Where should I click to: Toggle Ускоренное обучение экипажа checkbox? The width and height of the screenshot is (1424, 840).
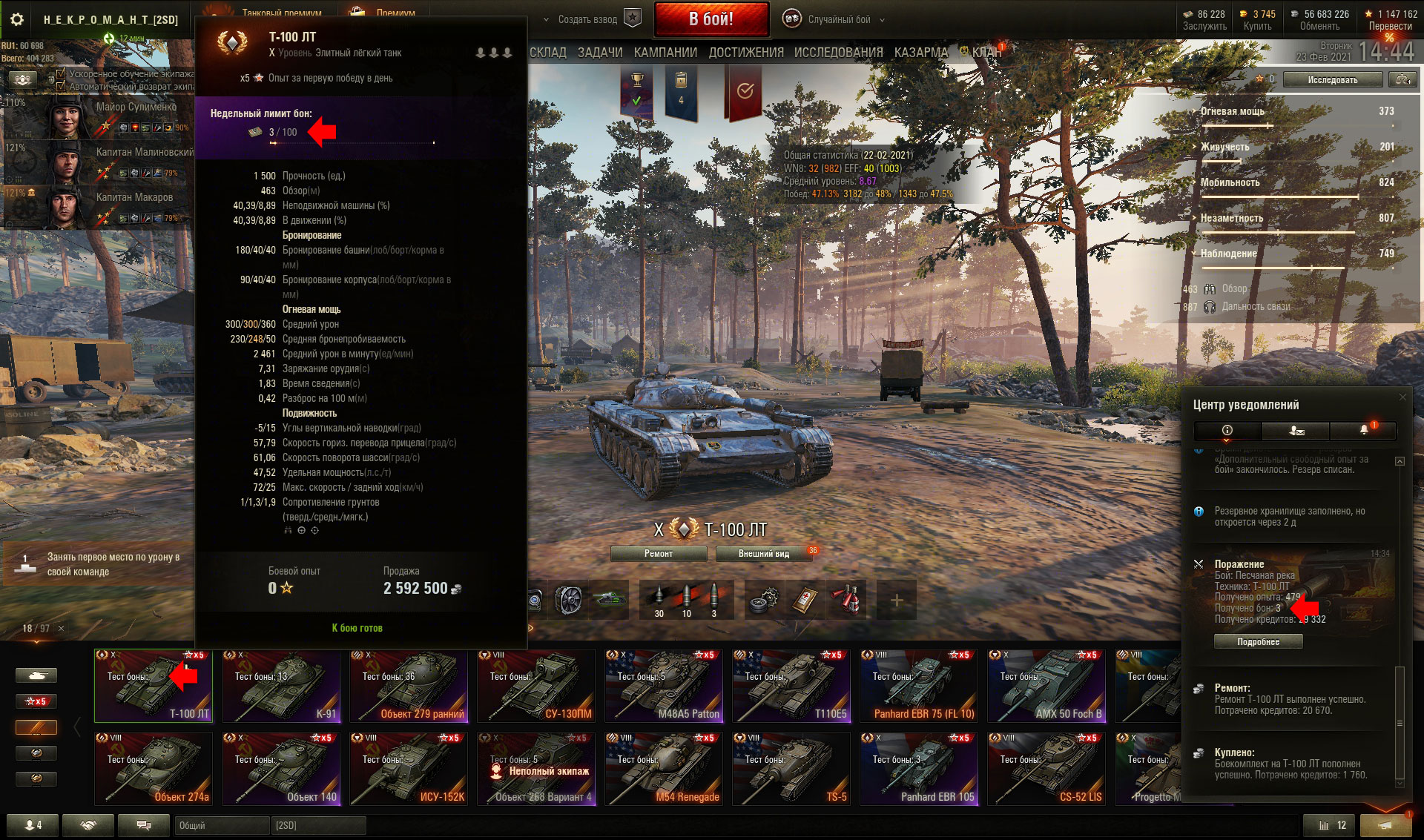click(x=61, y=74)
